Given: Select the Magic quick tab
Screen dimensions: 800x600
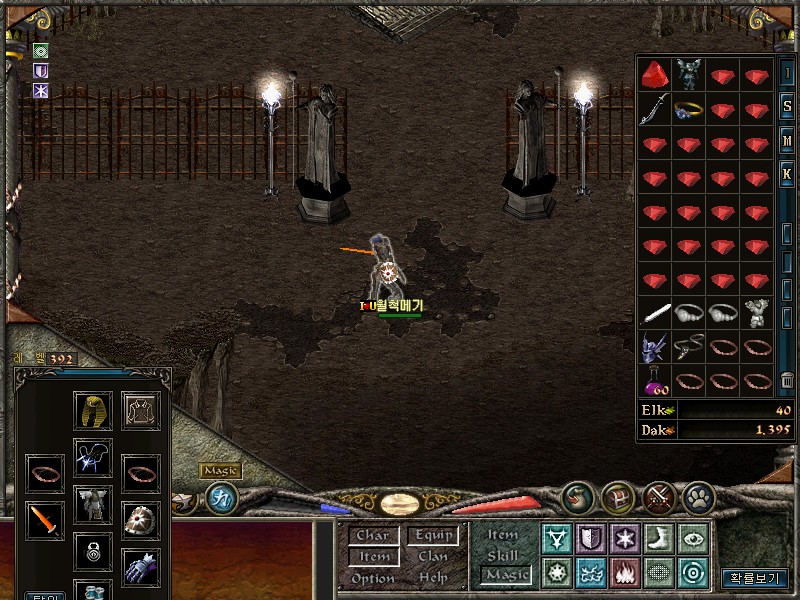Looking at the screenshot, I should click(x=505, y=575).
